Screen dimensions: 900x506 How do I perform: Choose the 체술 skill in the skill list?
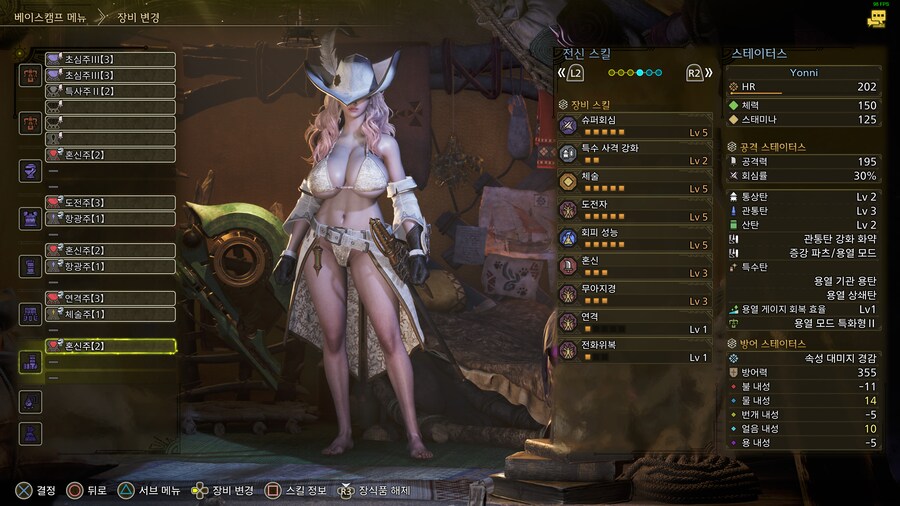coord(635,181)
